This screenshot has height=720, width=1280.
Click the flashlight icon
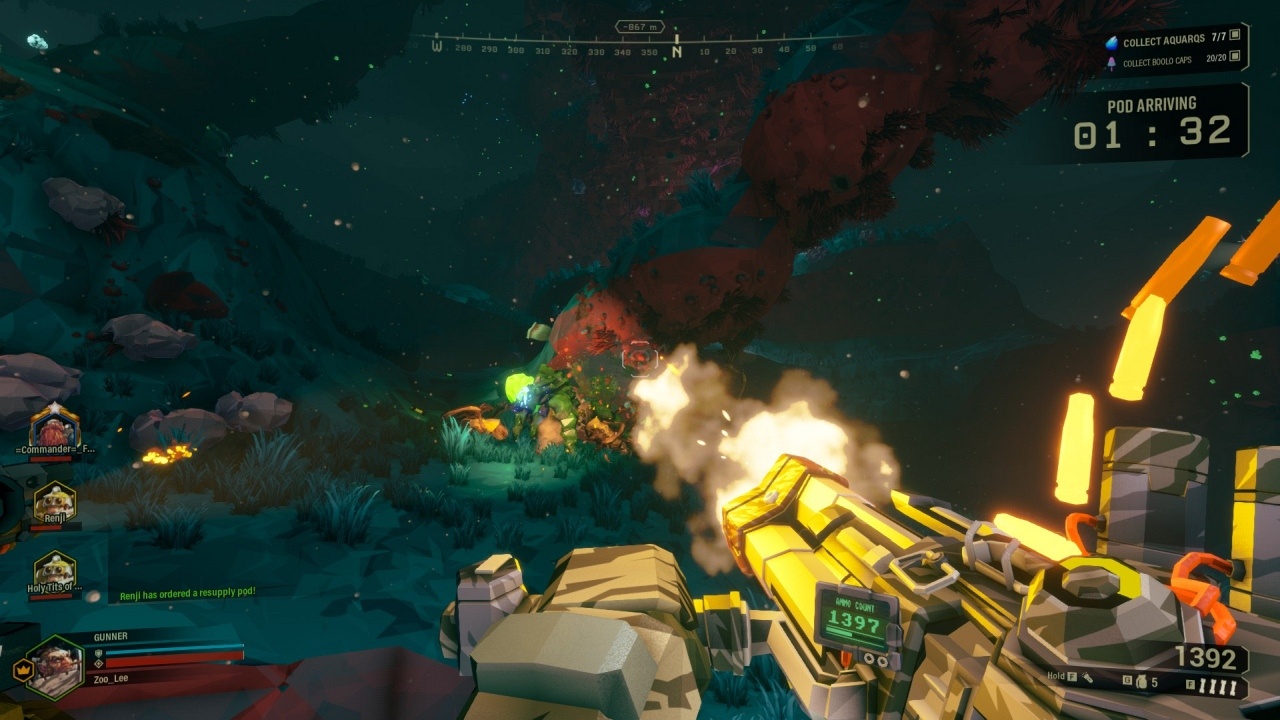tap(1087, 678)
